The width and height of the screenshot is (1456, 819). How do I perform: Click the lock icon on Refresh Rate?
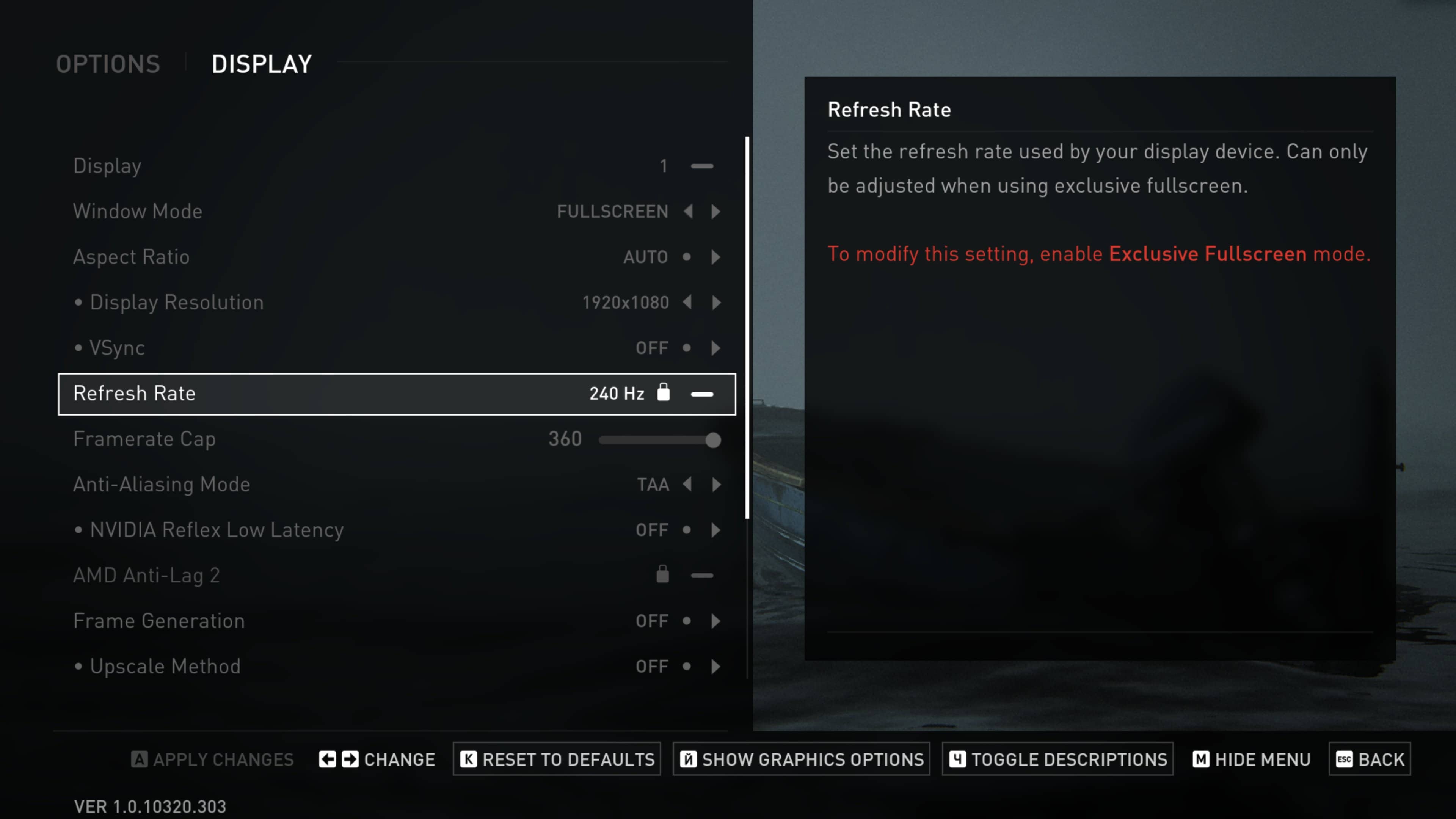coord(664,394)
